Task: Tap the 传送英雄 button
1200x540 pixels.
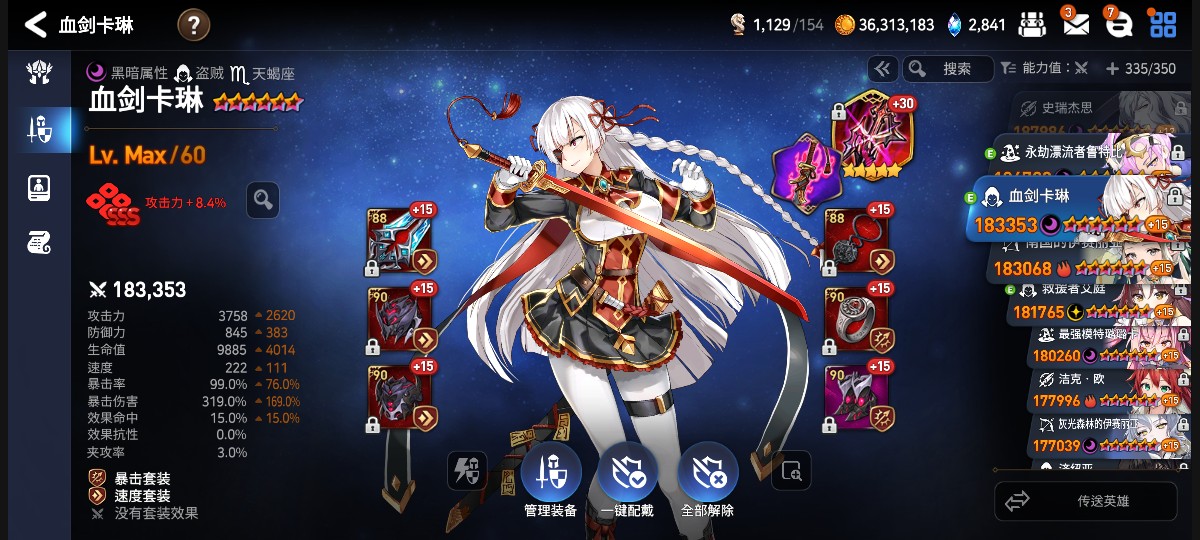Action: 1085,501
